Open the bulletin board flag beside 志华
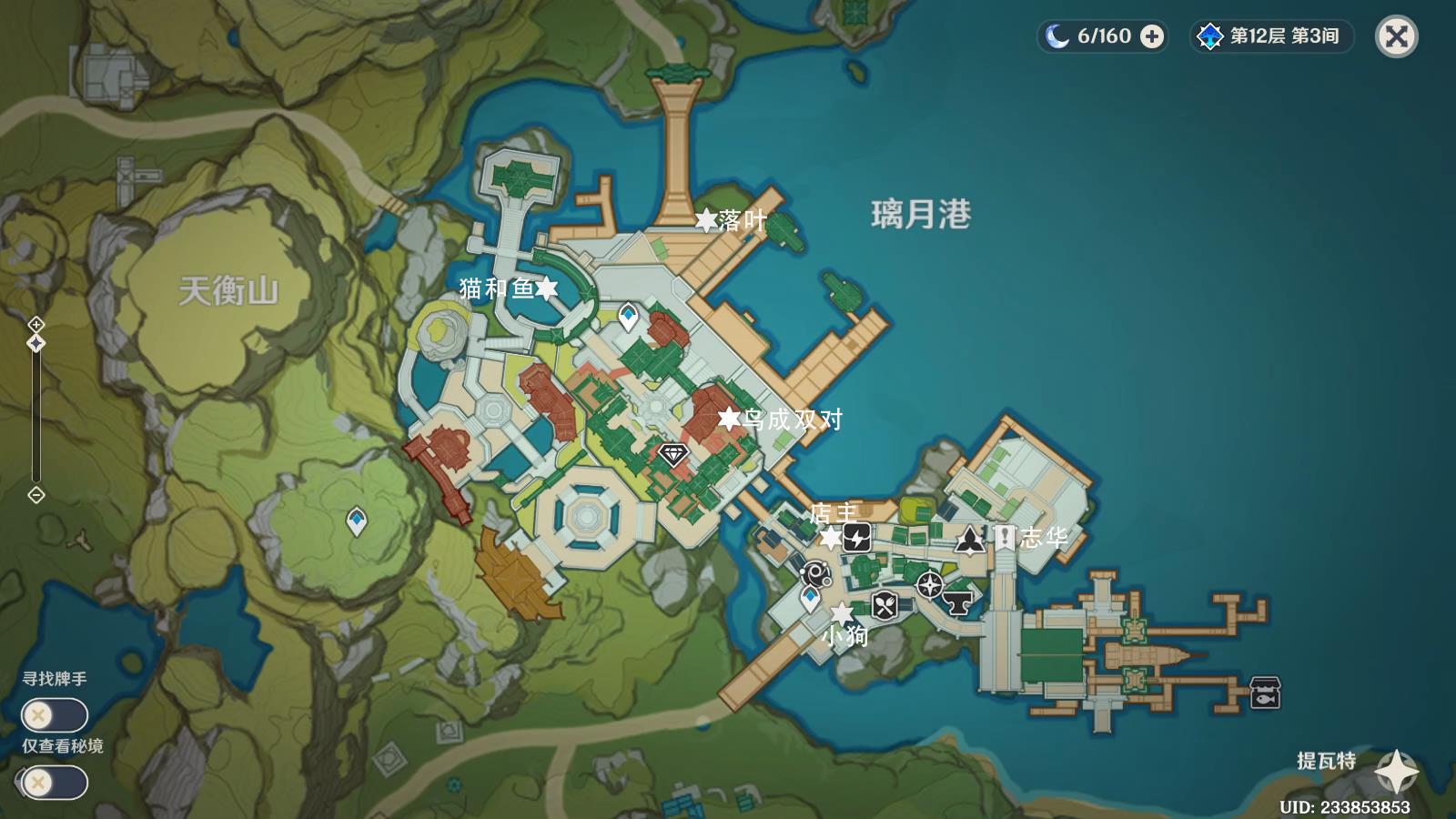This screenshot has height=819, width=1456. click(1004, 537)
